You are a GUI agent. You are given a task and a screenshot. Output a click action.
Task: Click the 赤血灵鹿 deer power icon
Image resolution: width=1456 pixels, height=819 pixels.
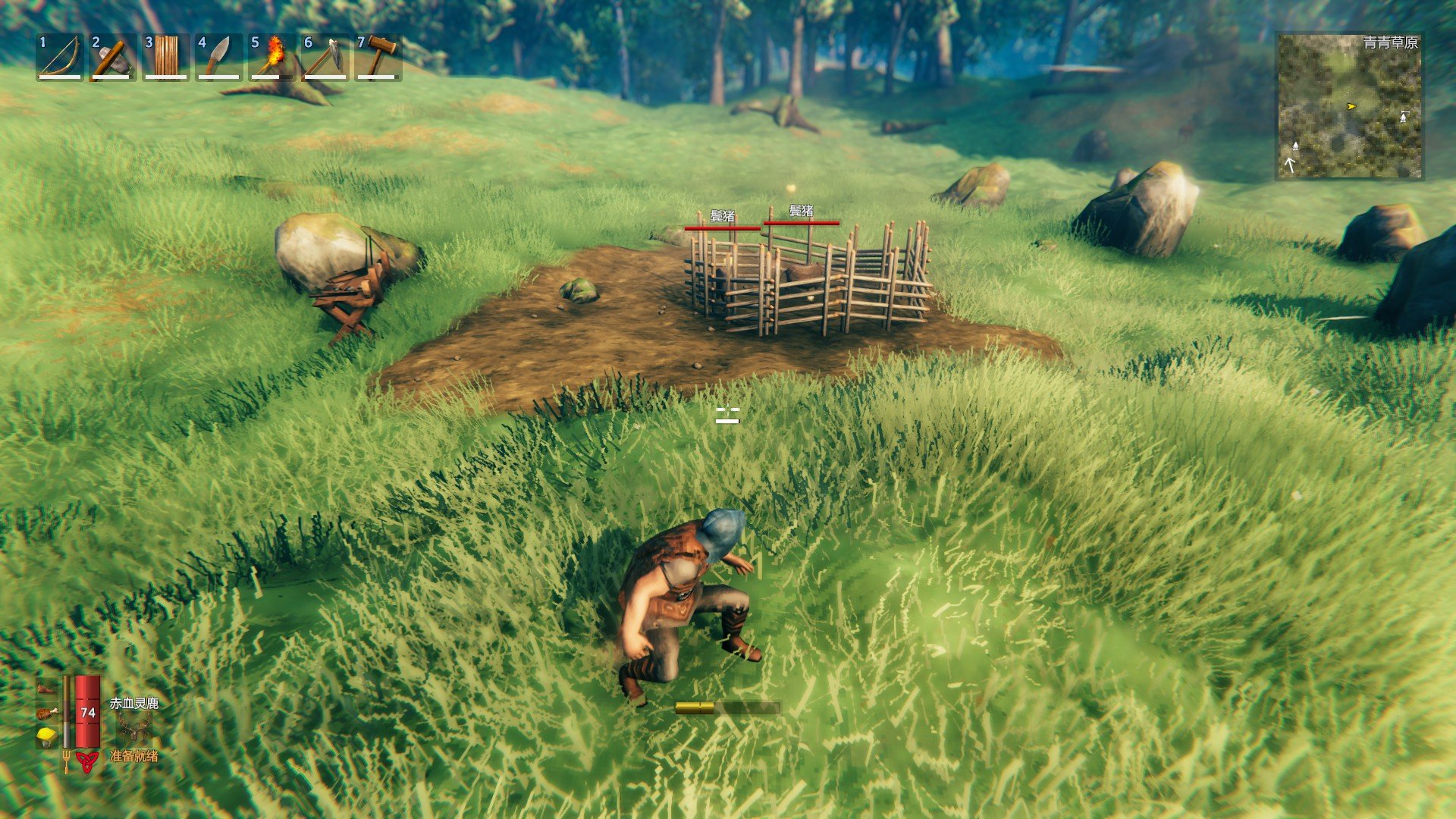[x=133, y=730]
